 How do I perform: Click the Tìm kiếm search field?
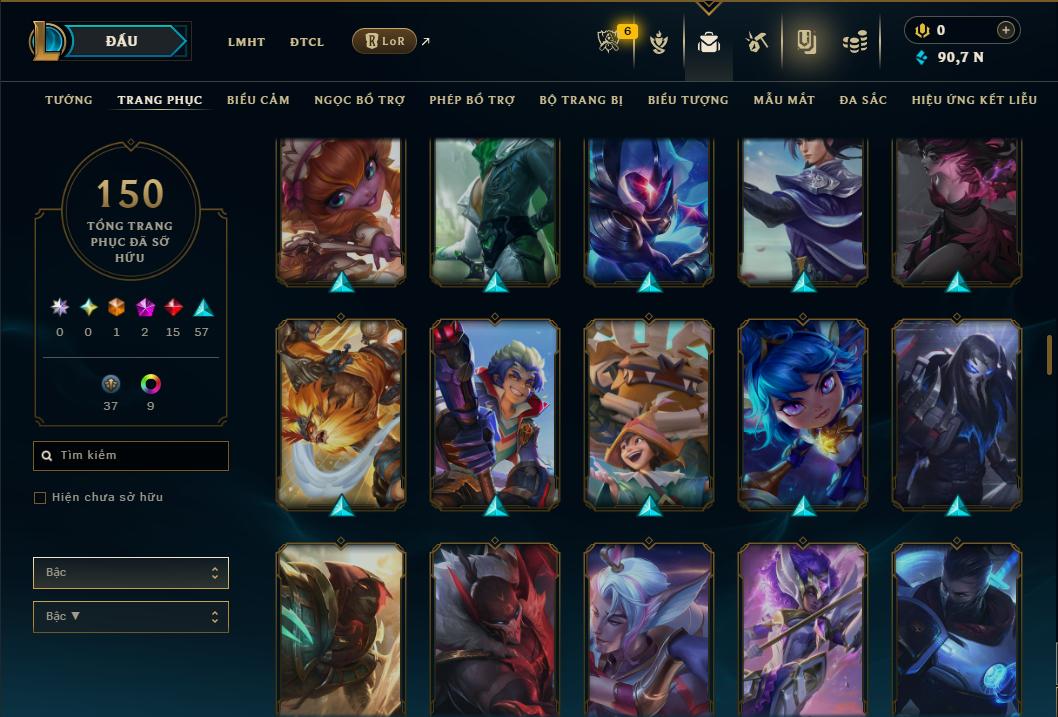point(131,456)
